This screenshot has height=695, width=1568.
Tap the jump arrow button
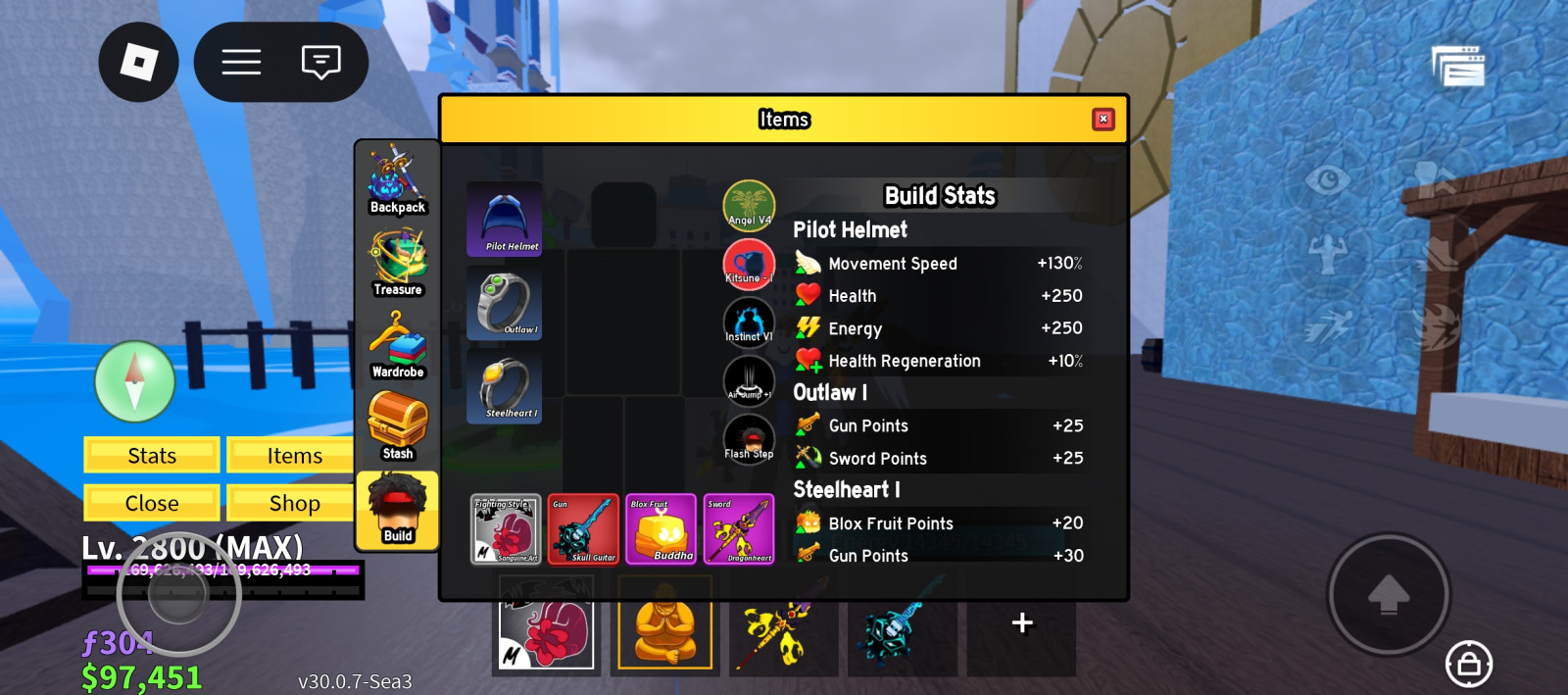tap(1388, 594)
